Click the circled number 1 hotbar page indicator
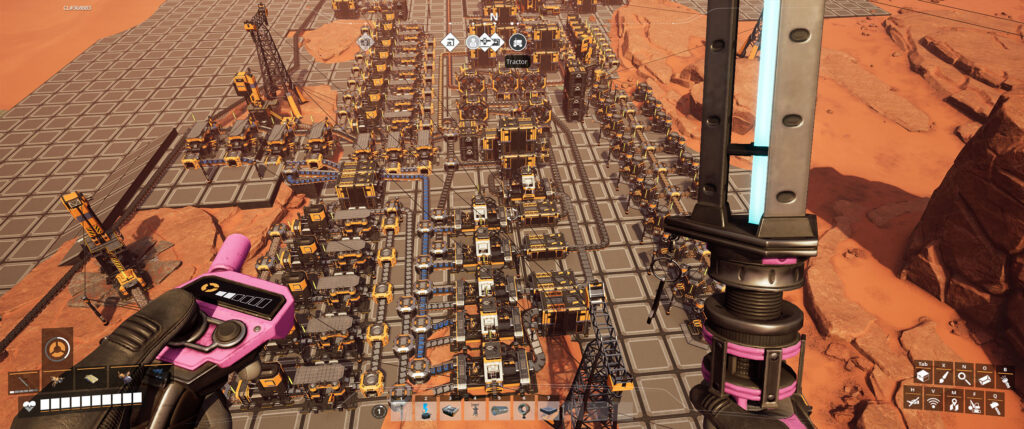 [x=379, y=410]
